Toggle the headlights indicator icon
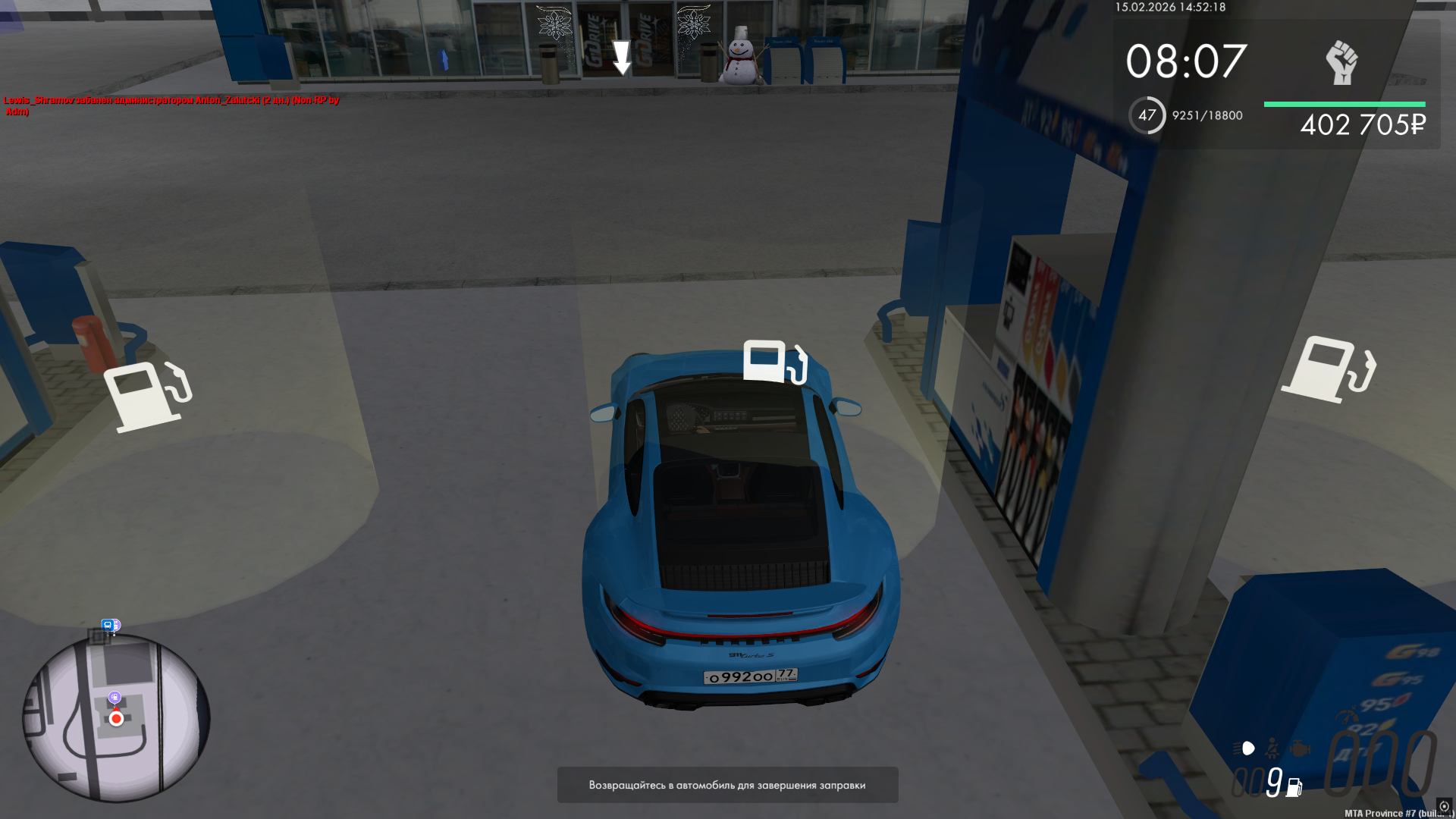Screen dimensions: 1456x819 [x=1244, y=748]
